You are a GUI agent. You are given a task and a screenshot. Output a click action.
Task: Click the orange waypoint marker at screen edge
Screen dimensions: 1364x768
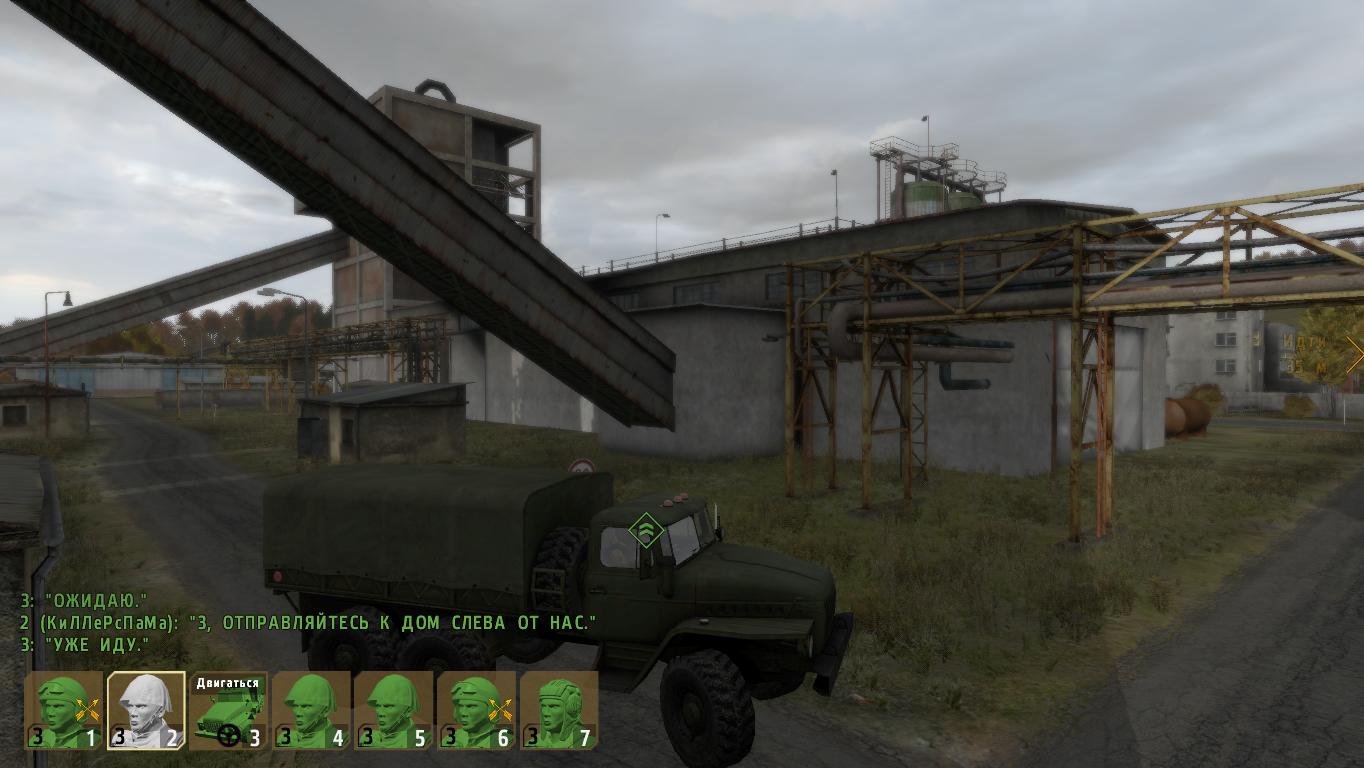[x=1354, y=354]
